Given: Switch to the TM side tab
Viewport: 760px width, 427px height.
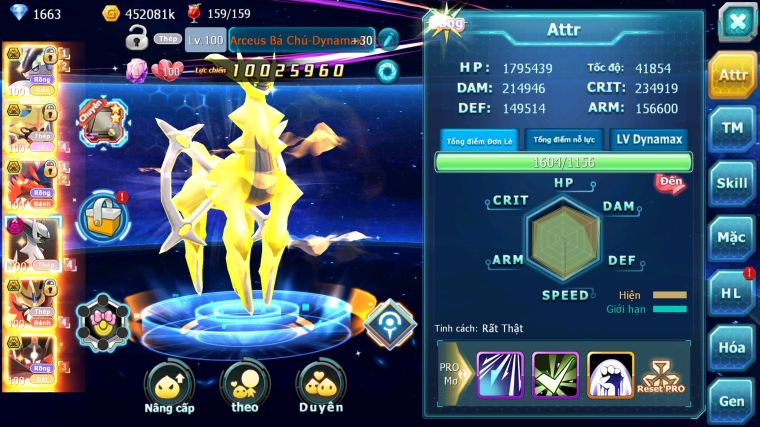Looking at the screenshot, I should (x=733, y=127).
